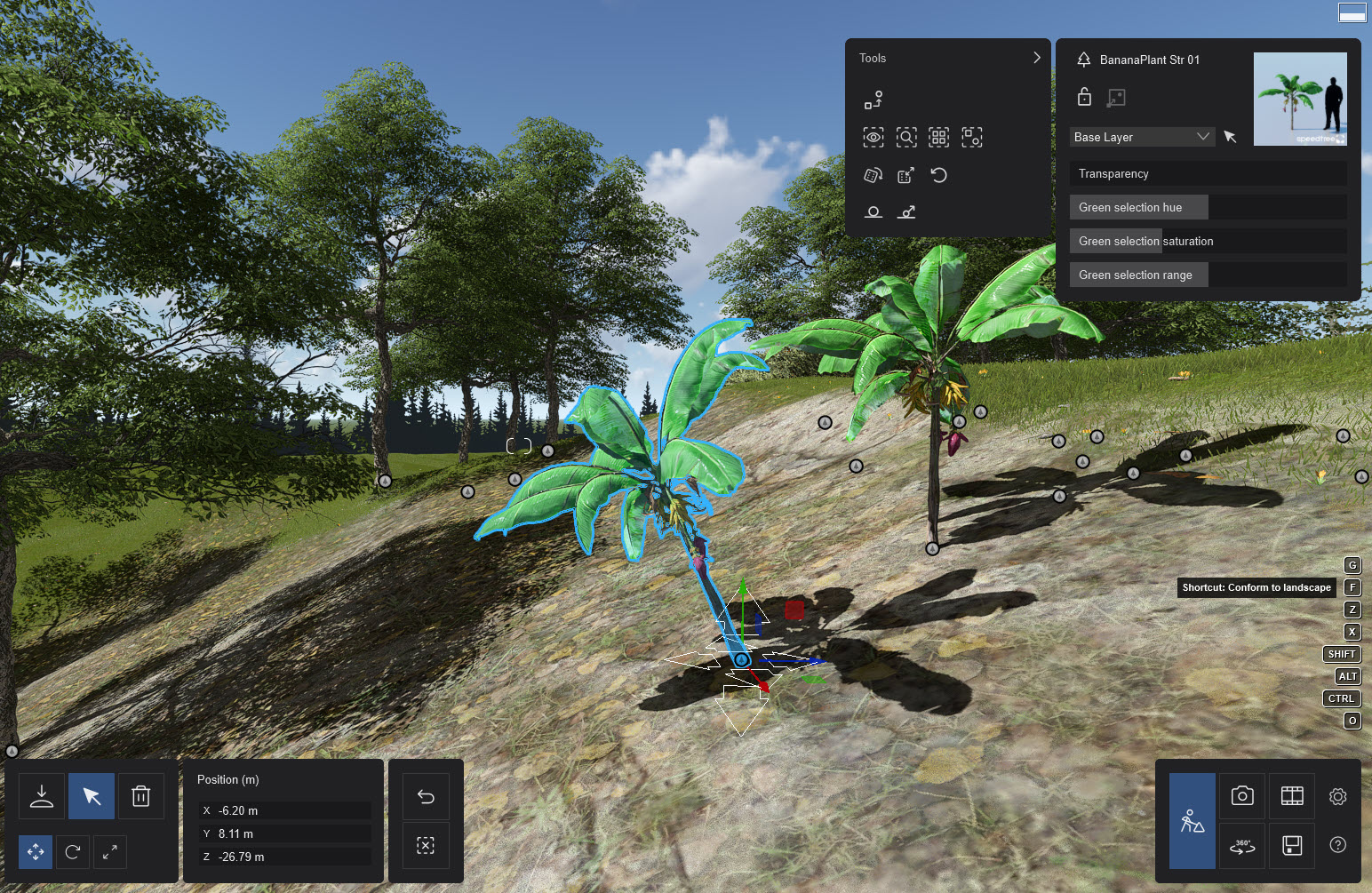Screen dimensions: 1372x893
Task: Activate the place object tool
Action: 42,795
